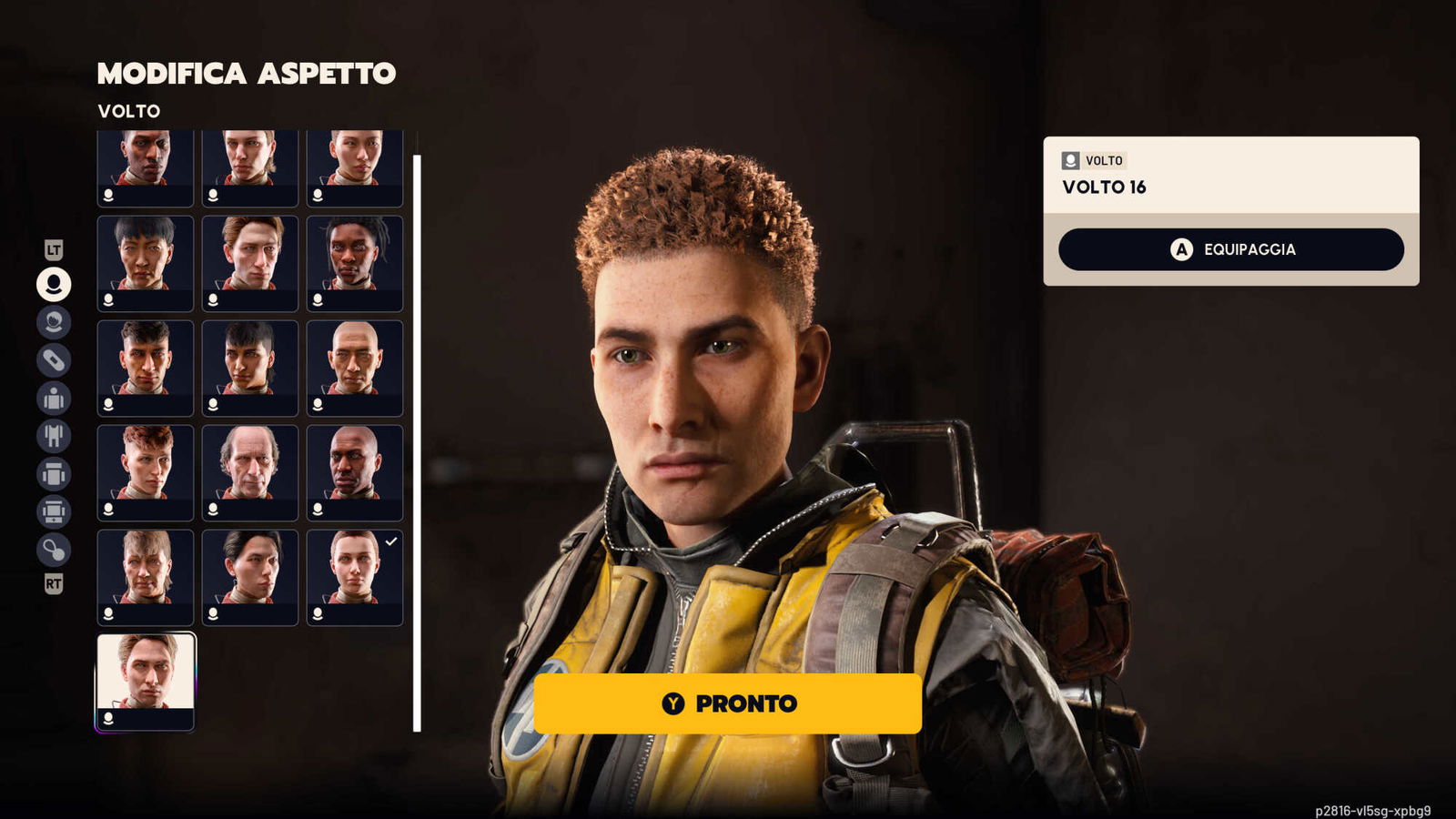Open the charm keychain category icon
The image size is (1456, 819).
pos(54,550)
